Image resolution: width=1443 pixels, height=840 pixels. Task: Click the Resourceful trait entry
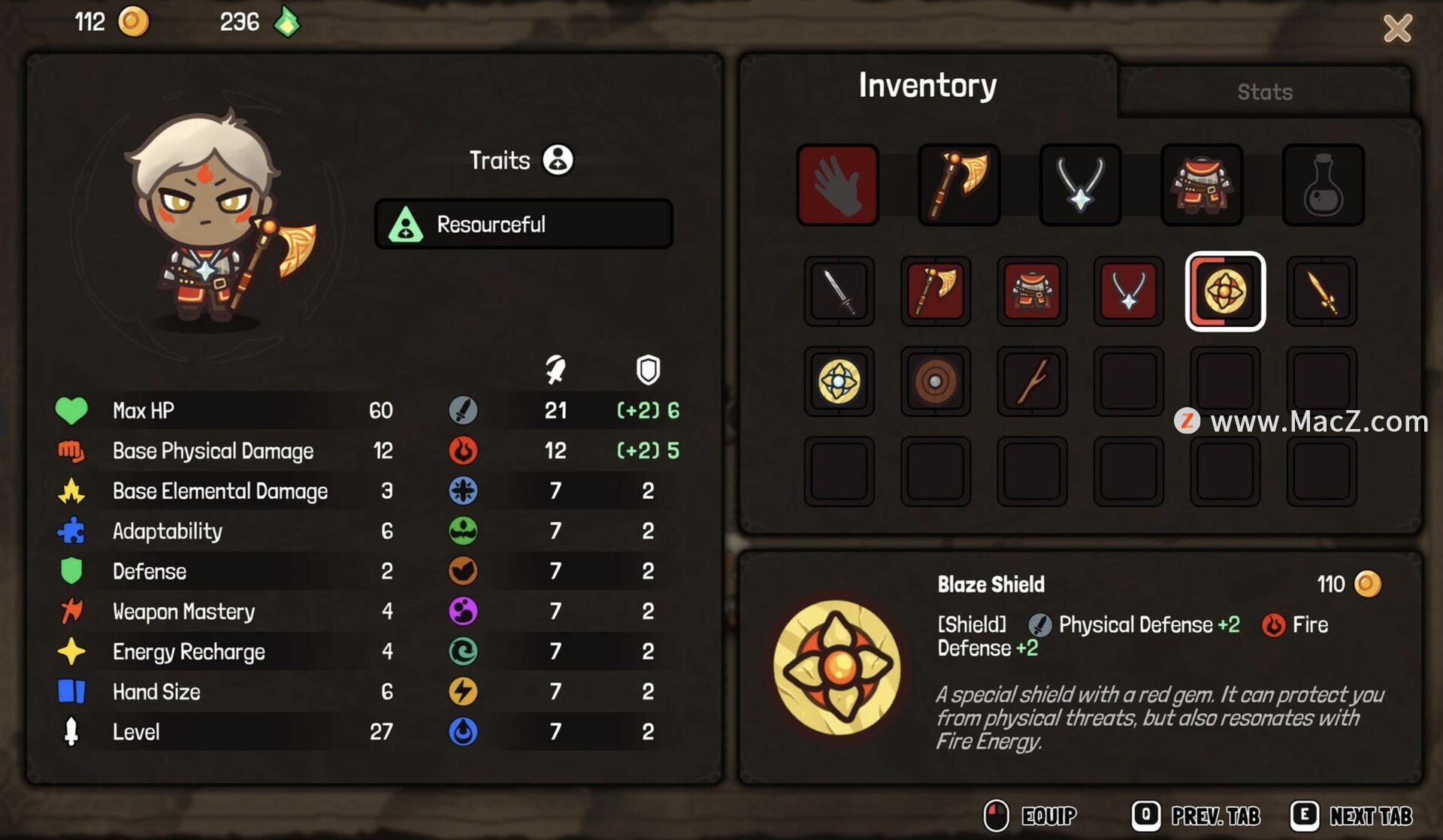click(523, 224)
